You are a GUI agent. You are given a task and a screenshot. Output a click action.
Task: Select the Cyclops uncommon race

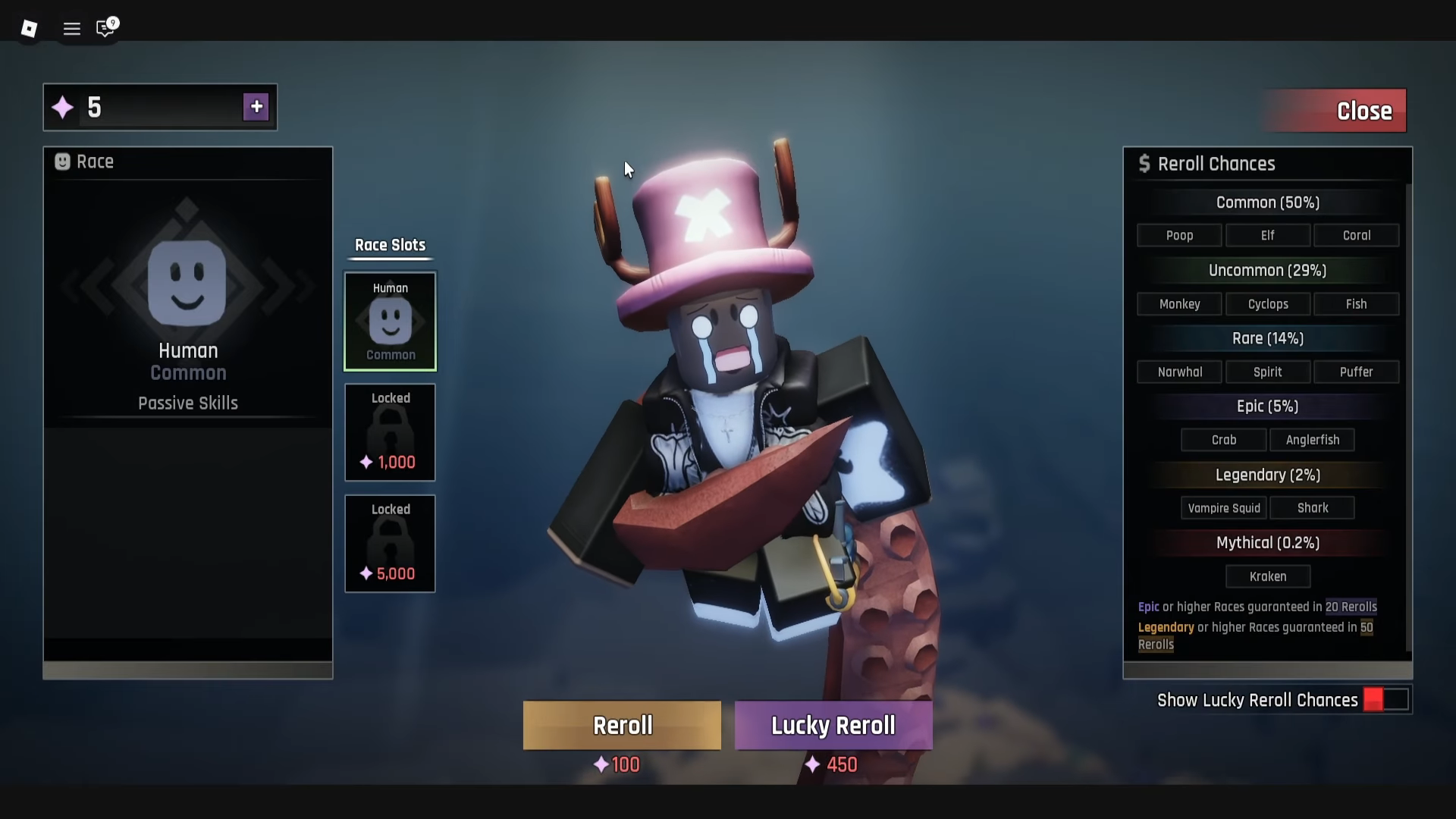pos(1267,304)
